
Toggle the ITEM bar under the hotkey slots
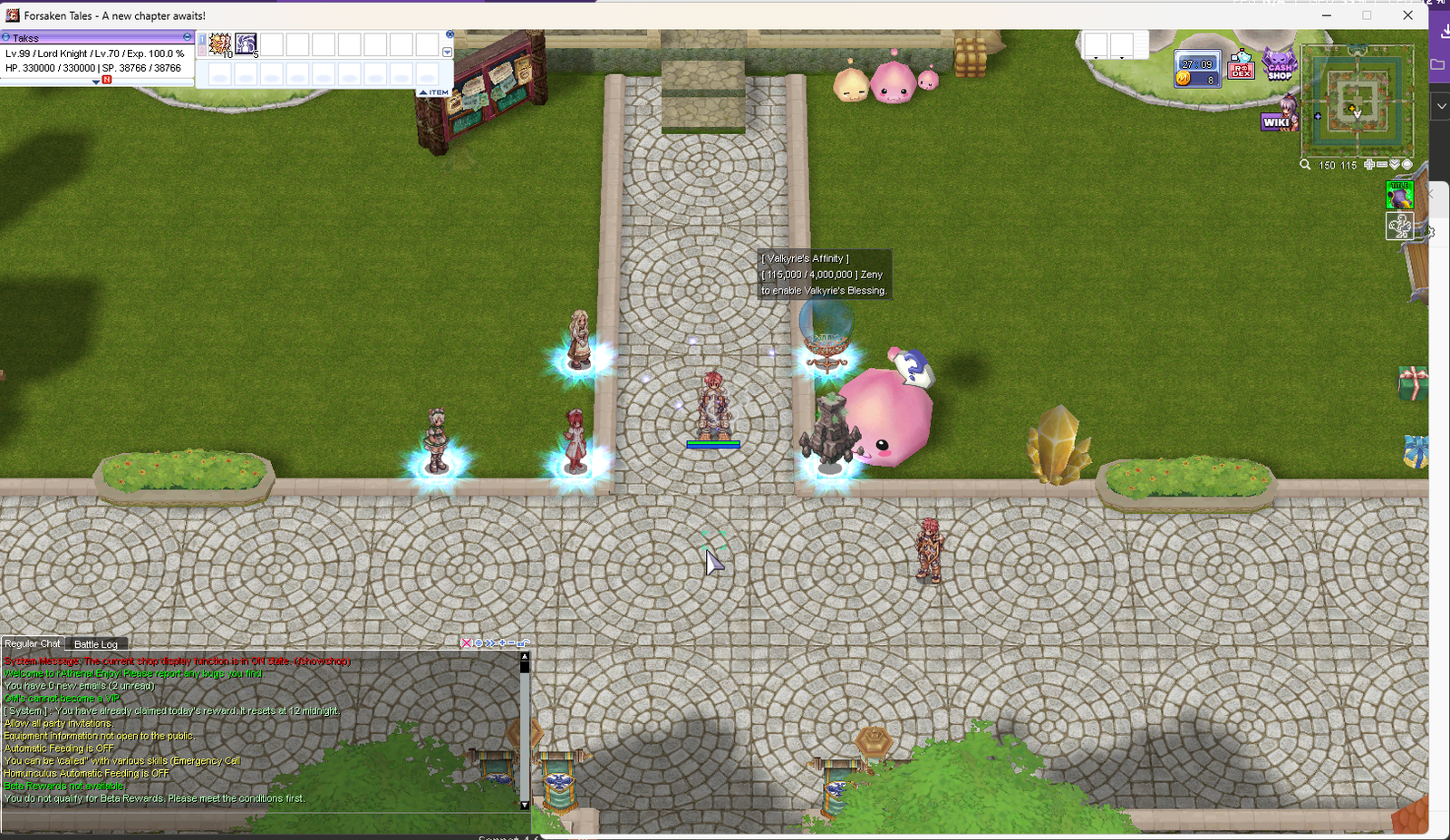point(433,92)
